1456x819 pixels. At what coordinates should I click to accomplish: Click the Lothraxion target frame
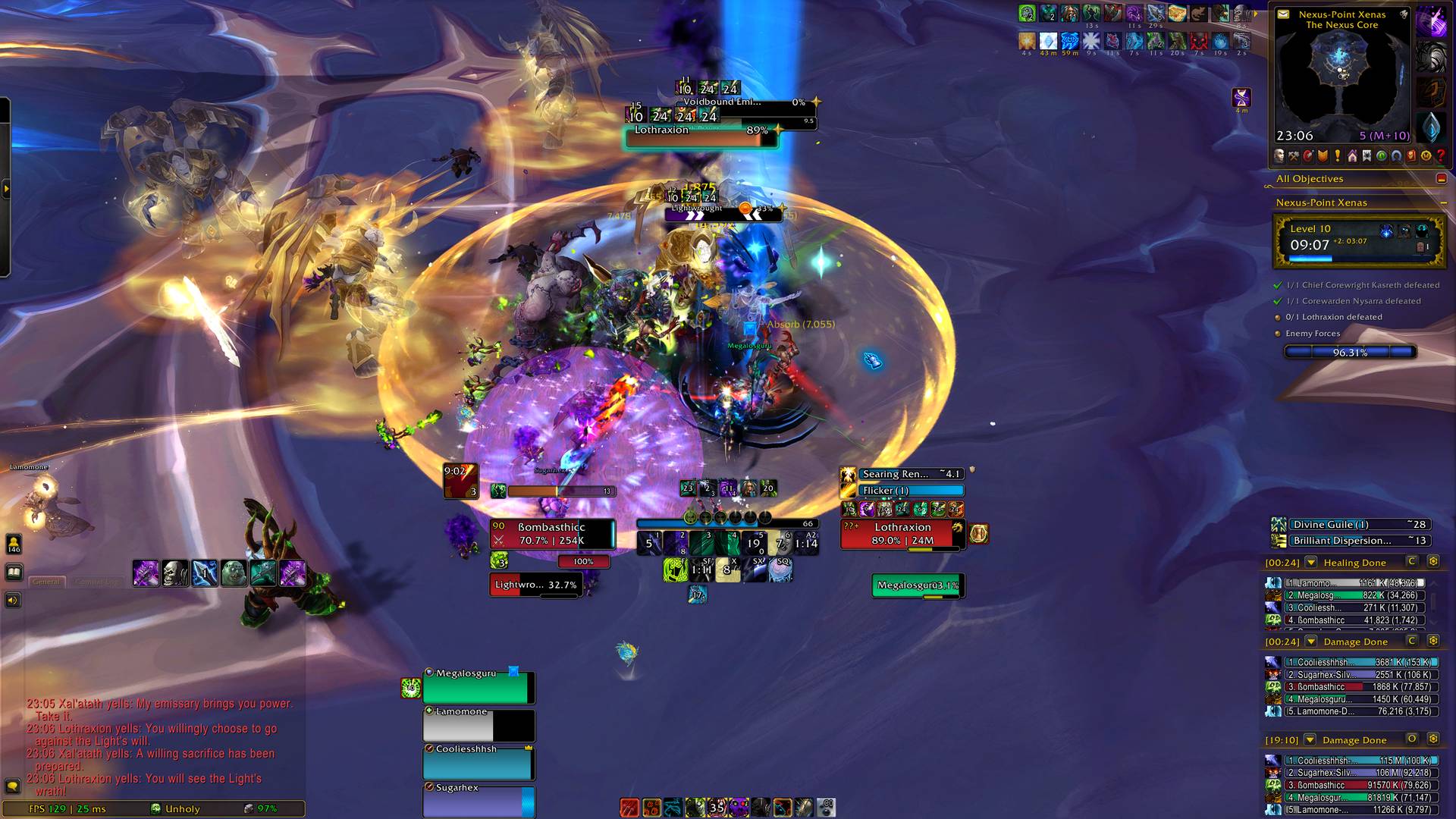click(x=902, y=534)
